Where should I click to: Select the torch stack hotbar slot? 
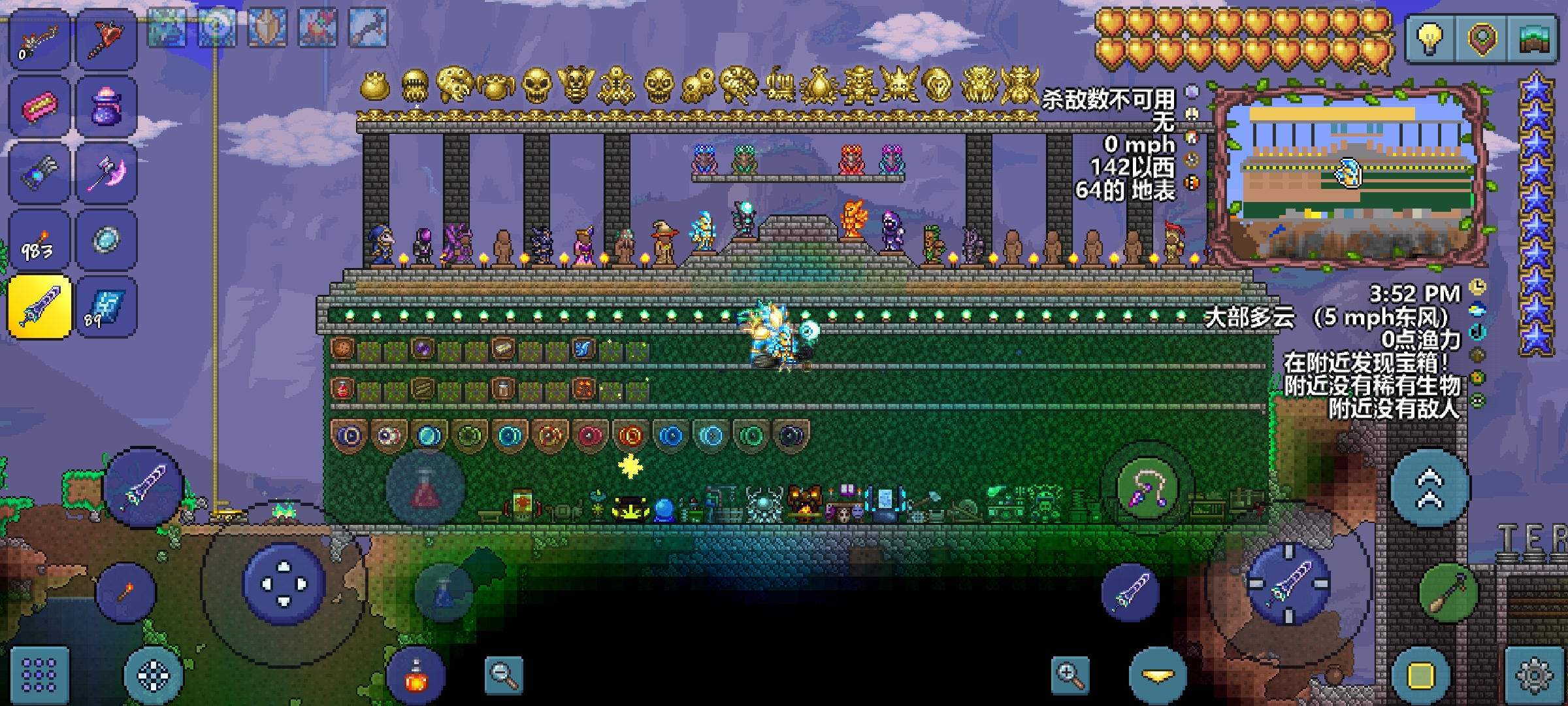[x=39, y=241]
